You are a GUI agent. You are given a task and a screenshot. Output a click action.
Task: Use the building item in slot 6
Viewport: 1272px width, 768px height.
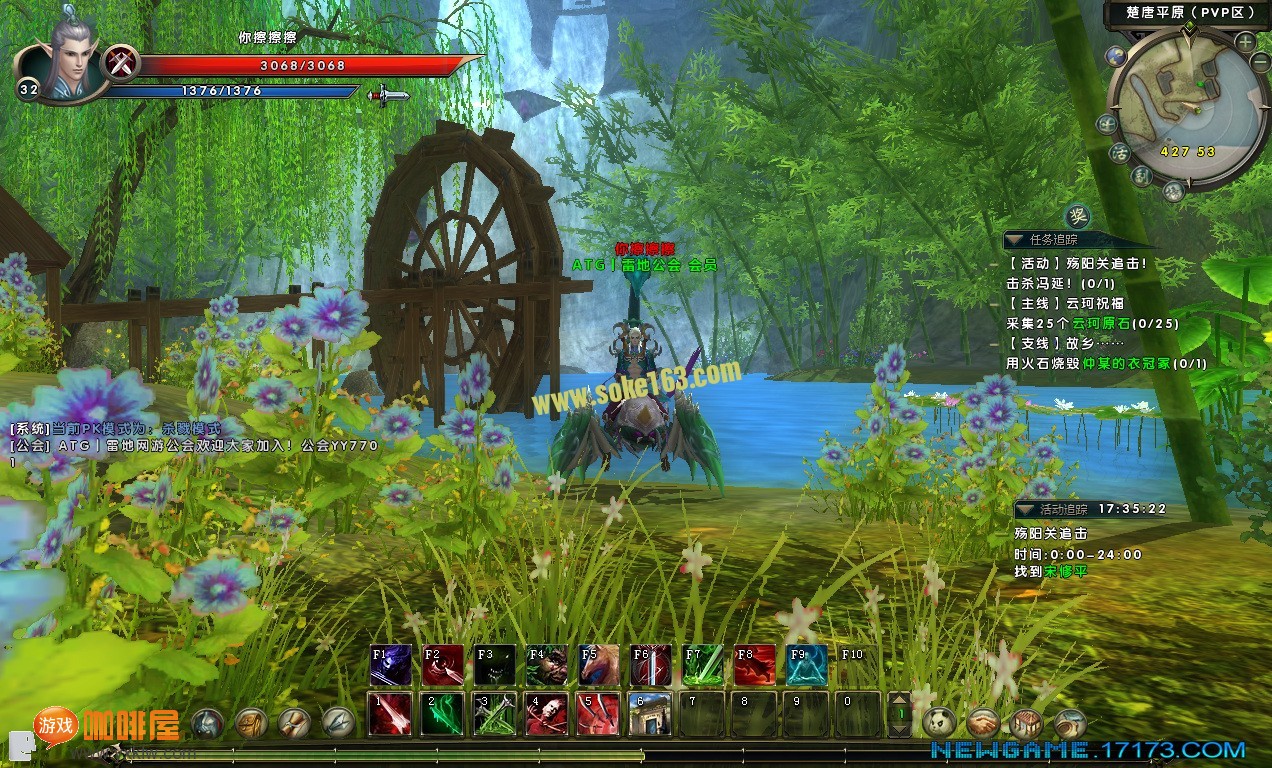650,714
